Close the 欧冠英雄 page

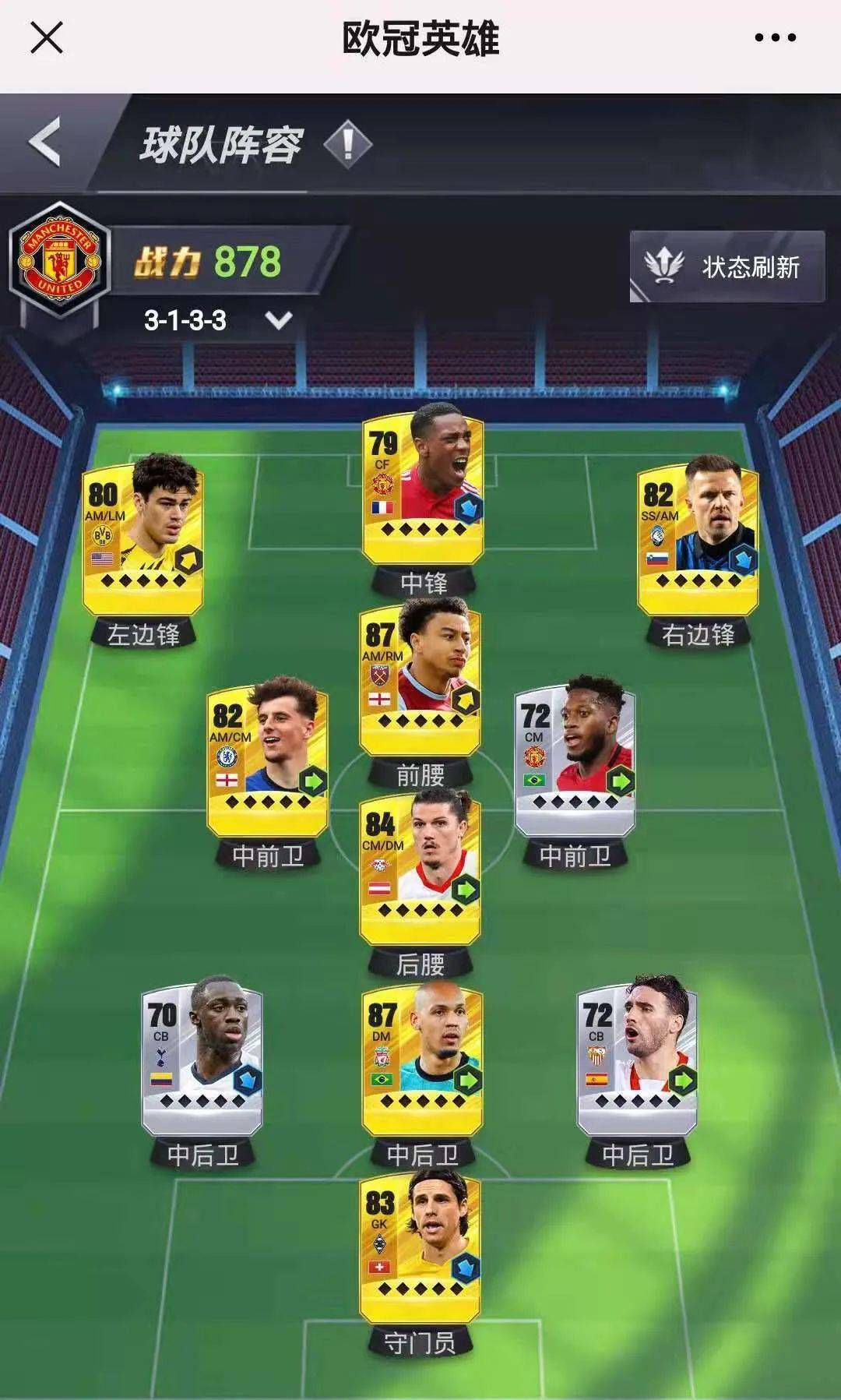46,37
